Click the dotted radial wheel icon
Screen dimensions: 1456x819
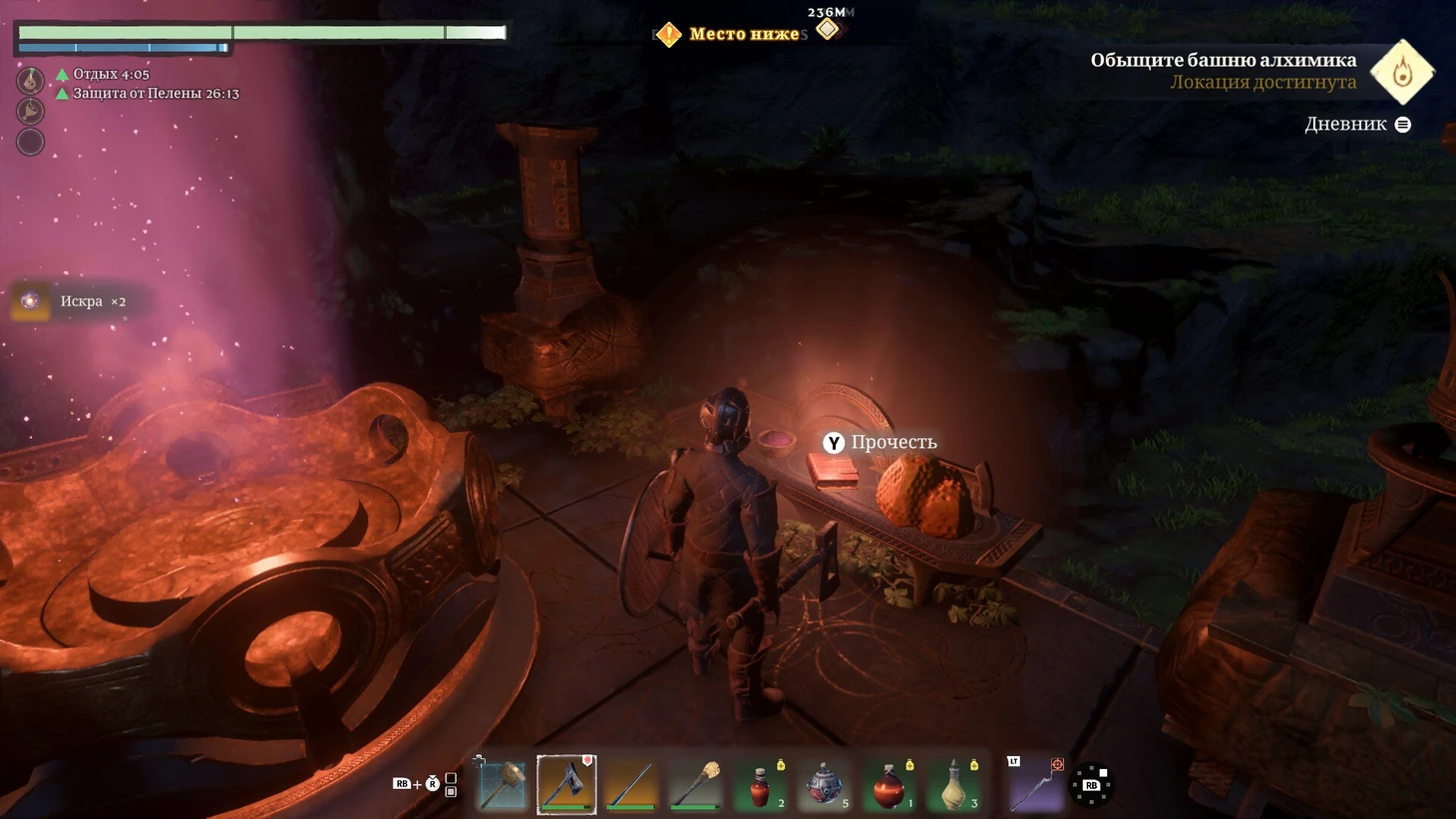click(1091, 784)
